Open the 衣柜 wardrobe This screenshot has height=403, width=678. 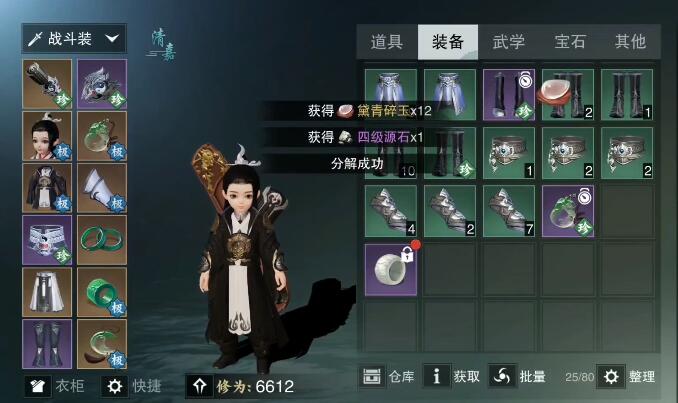pyautogui.click(x=57, y=386)
